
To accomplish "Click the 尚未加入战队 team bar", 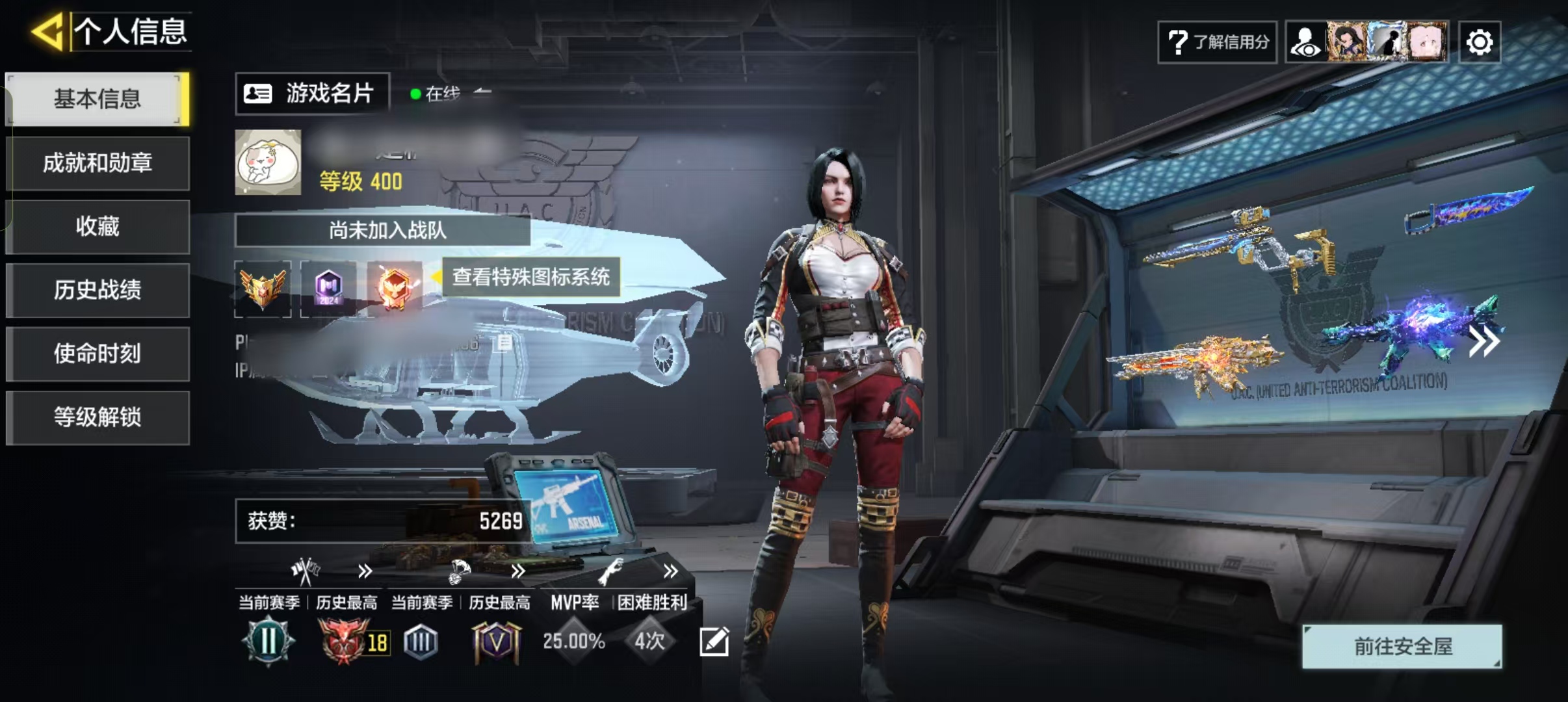I will tap(384, 230).
